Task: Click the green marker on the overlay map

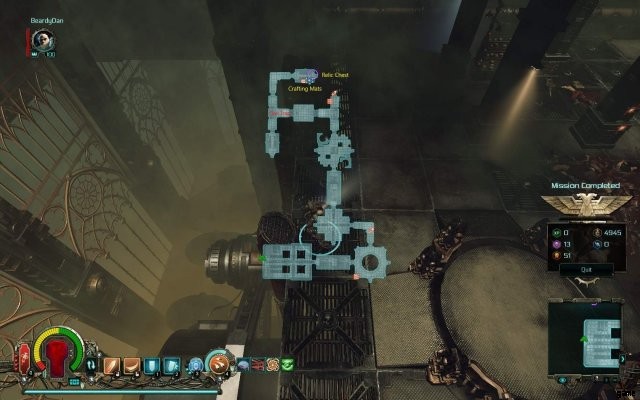Action: pos(263,258)
